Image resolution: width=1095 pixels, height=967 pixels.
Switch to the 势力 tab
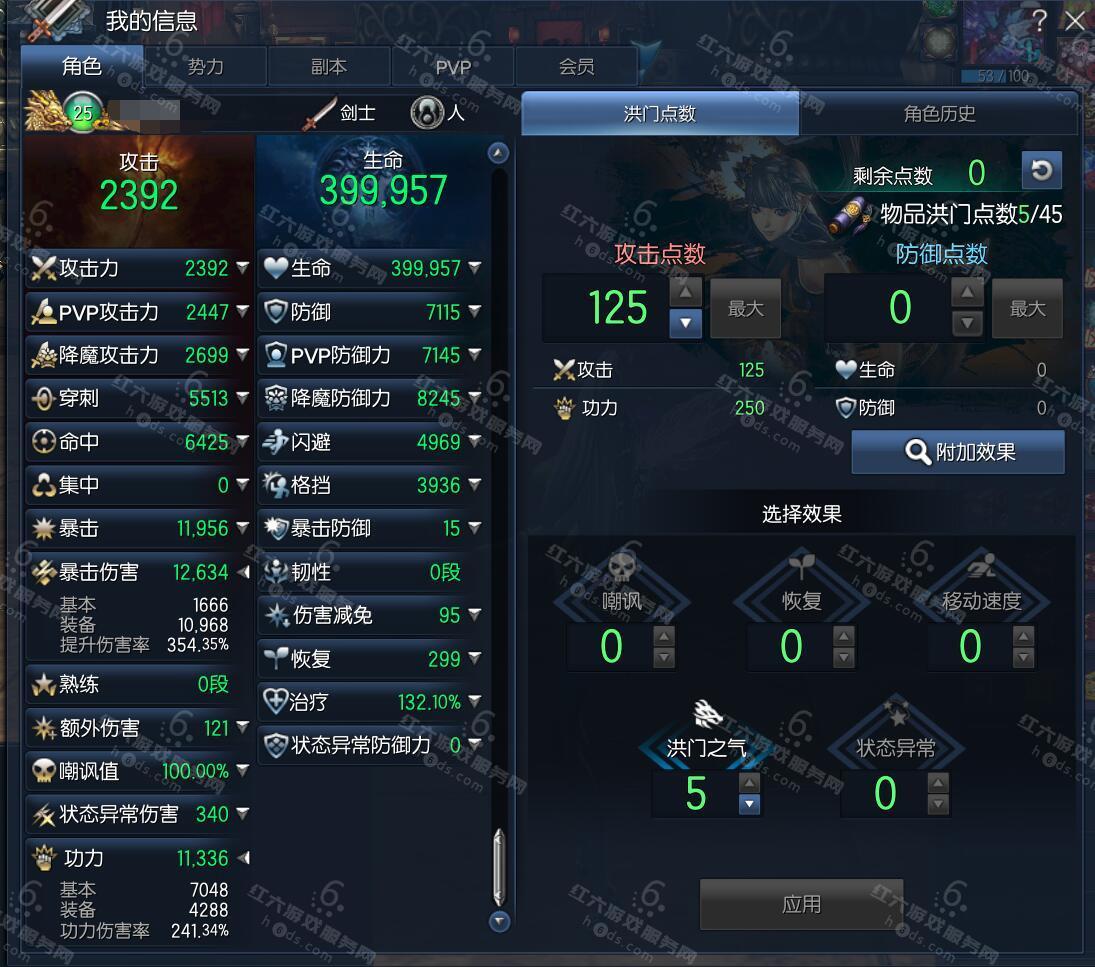[205, 67]
